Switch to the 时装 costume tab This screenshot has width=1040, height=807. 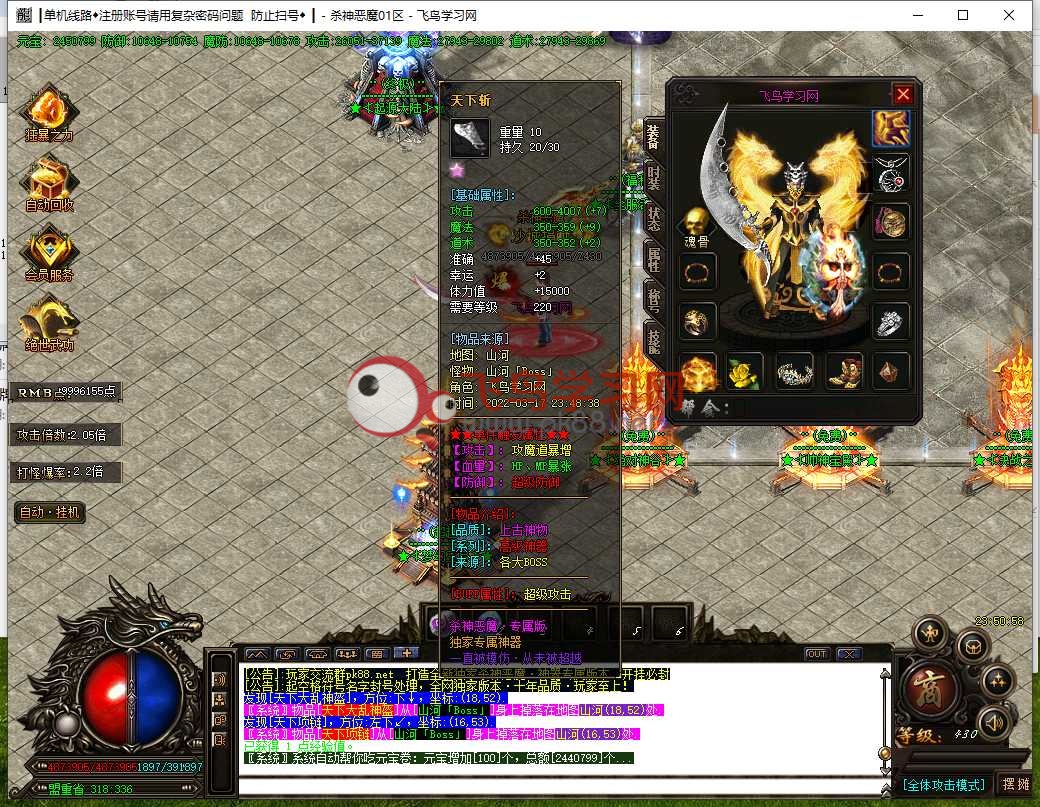653,176
